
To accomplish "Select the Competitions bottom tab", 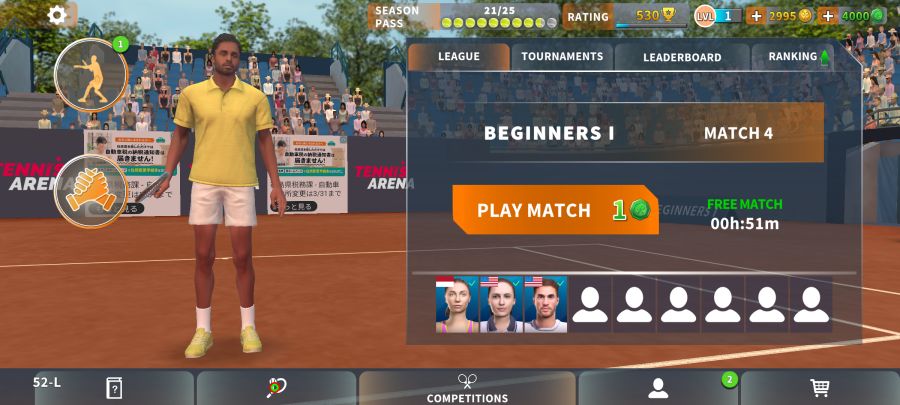I will click(x=467, y=388).
